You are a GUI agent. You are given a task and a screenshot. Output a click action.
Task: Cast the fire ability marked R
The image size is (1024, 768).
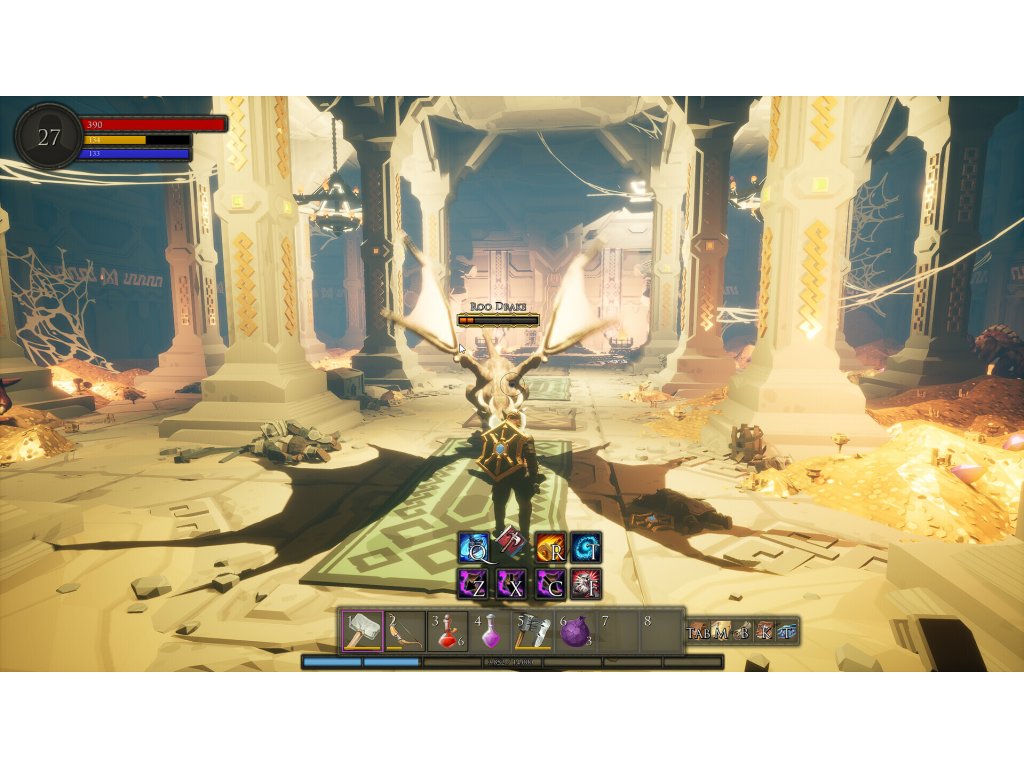pyautogui.click(x=550, y=548)
